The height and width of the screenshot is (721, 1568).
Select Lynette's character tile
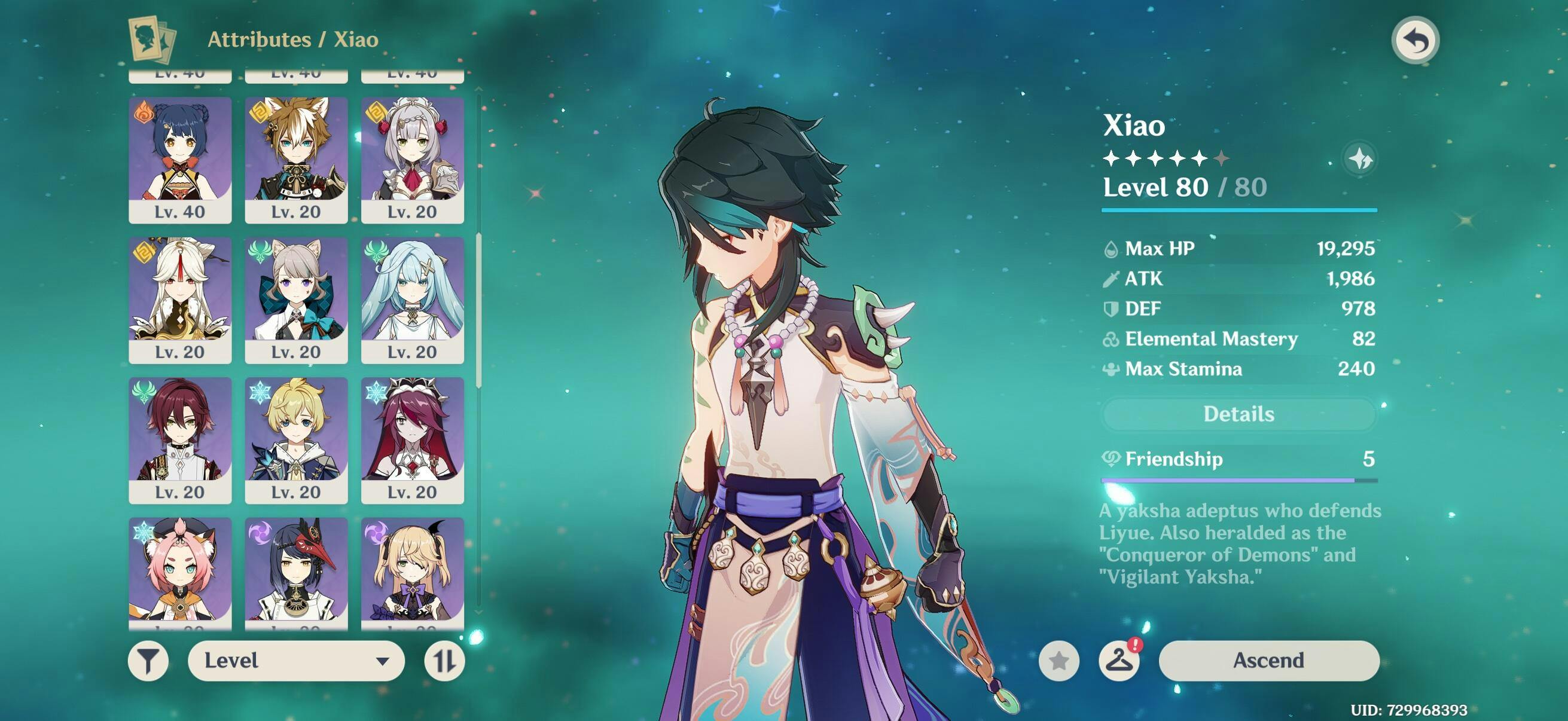click(297, 300)
